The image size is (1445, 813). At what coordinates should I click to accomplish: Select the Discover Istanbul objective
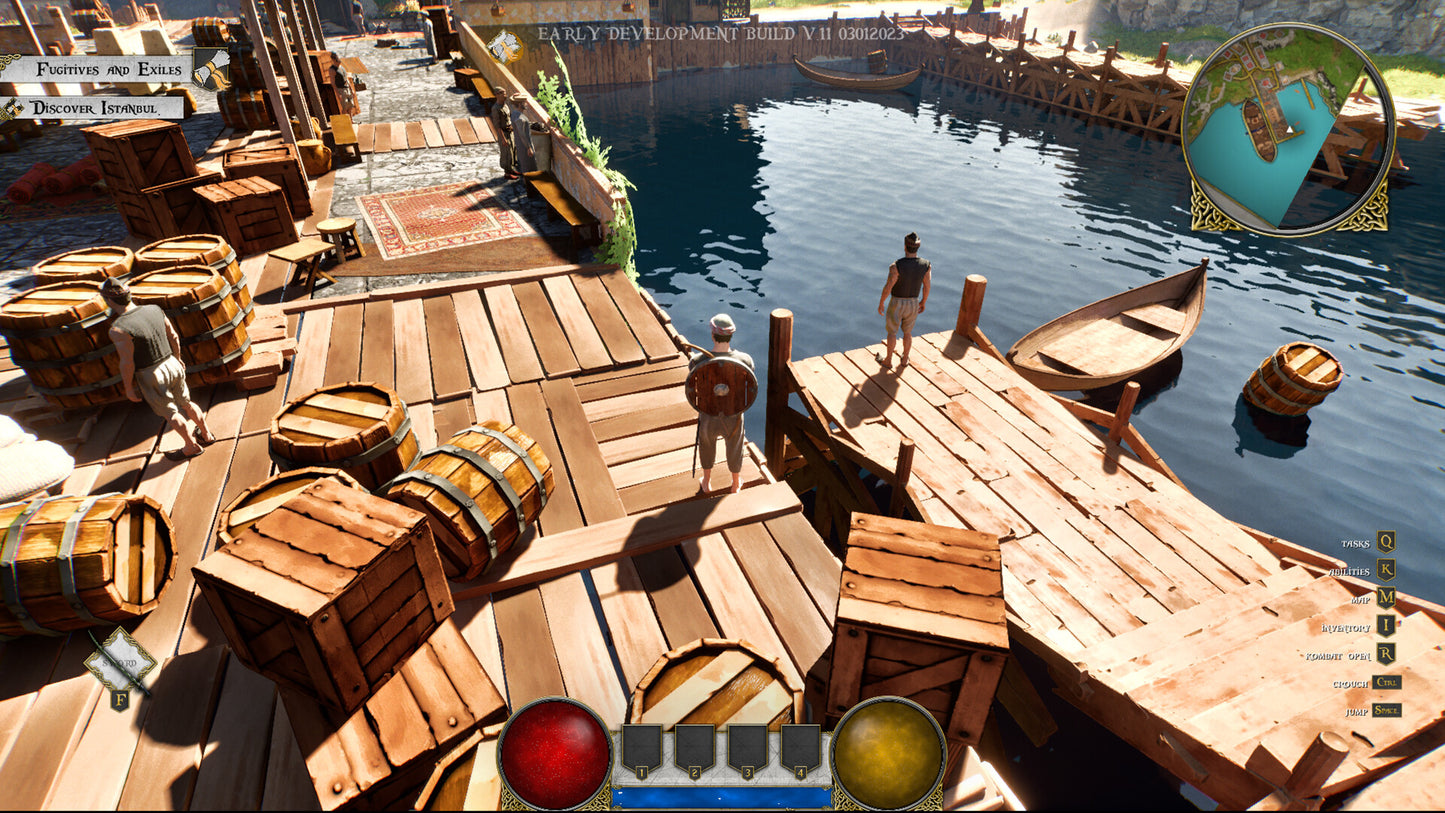(x=100, y=108)
